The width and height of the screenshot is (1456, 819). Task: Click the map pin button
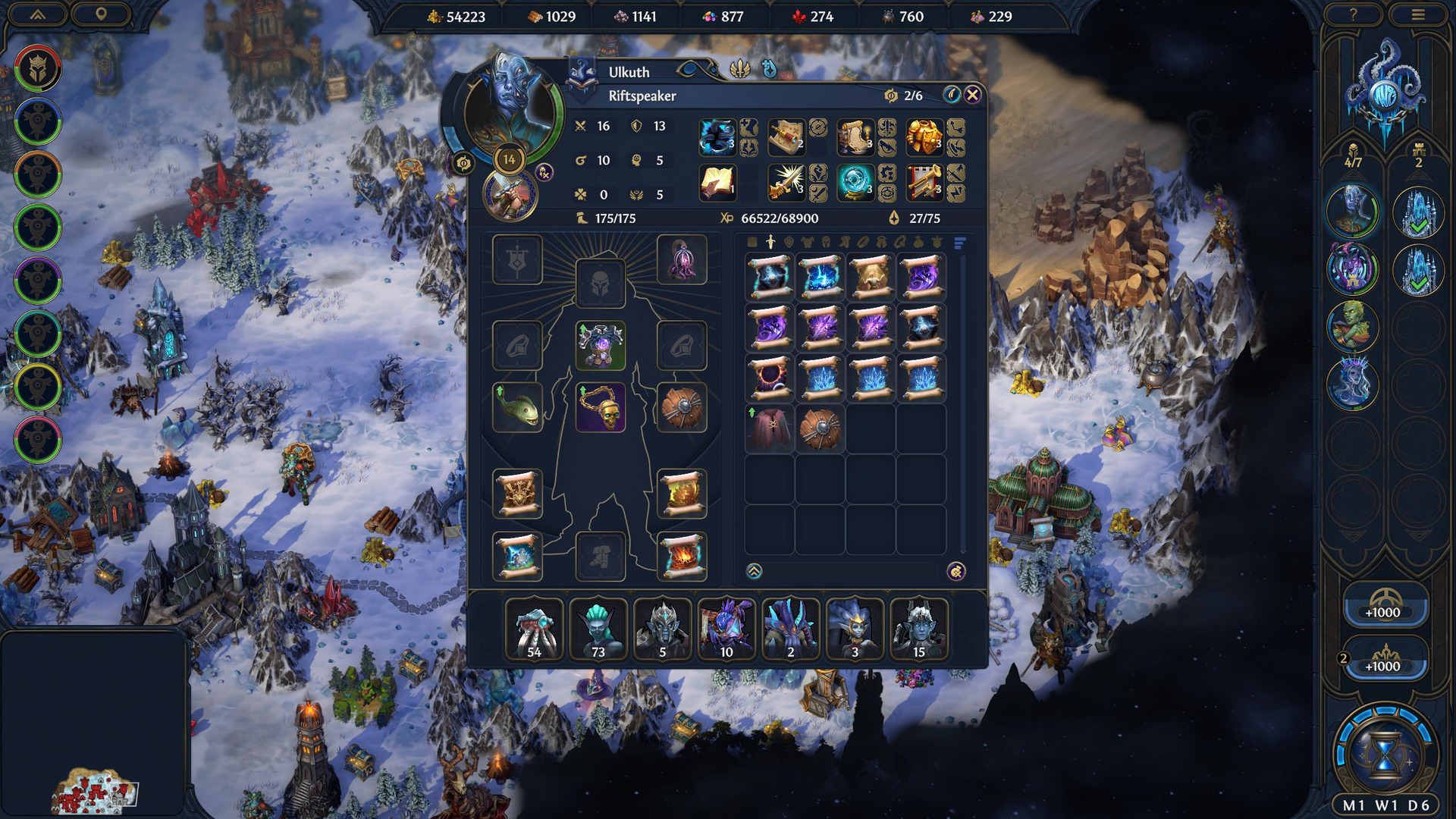[101, 15]
